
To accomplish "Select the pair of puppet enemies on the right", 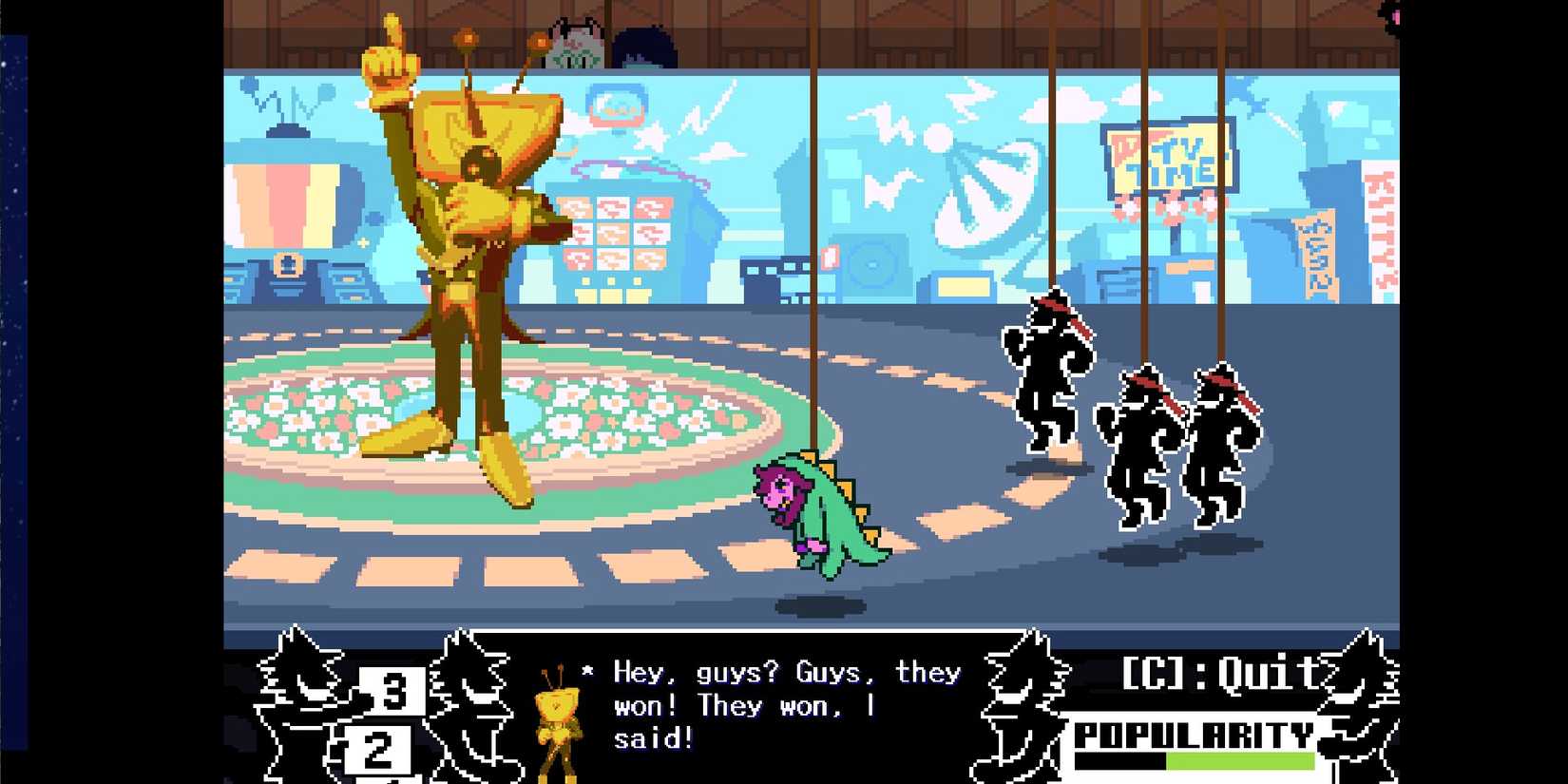I will pyautogui.click(x=1178, y=447).
